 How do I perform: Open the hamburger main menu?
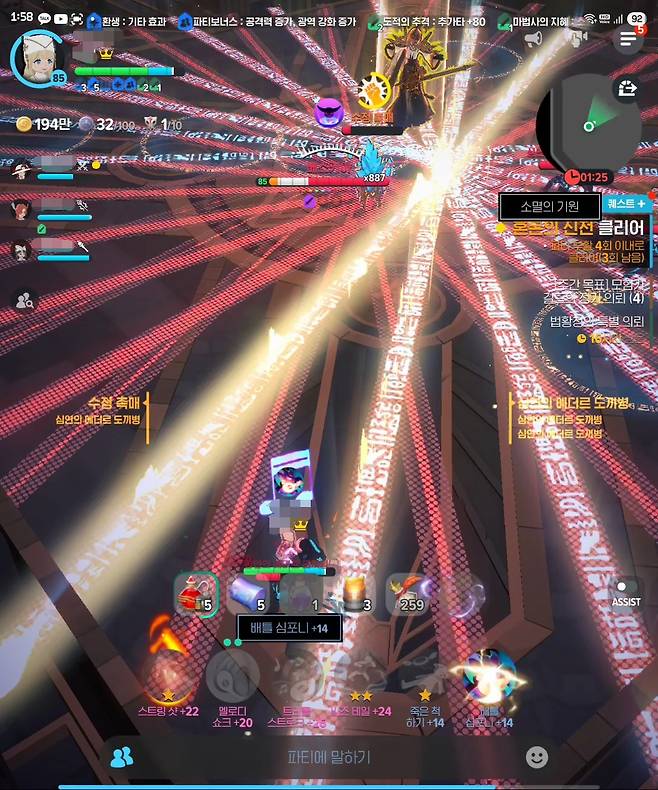(x=627, y=39)
